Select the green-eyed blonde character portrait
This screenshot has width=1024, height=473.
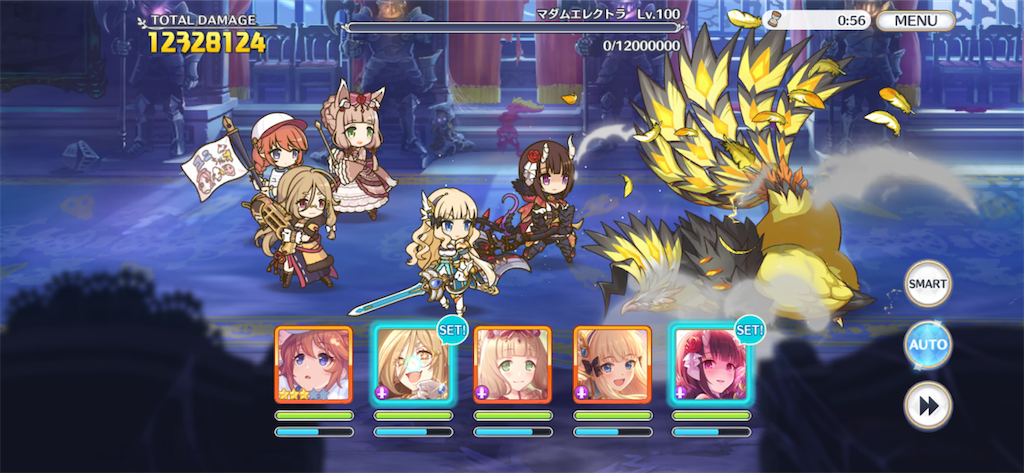point(512,364)
